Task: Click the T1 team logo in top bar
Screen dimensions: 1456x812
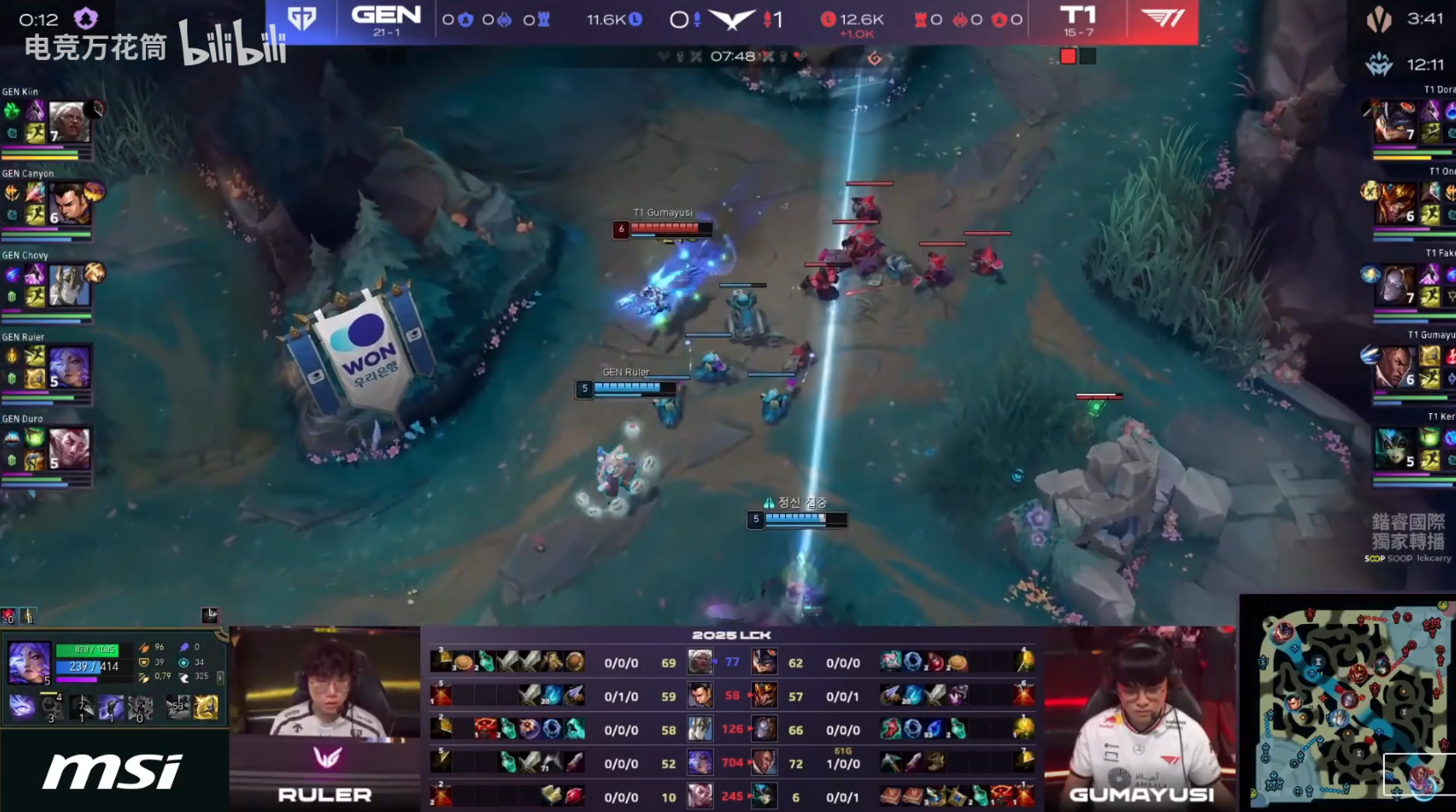Action: pyautogui.click(x=1162, y=19)
